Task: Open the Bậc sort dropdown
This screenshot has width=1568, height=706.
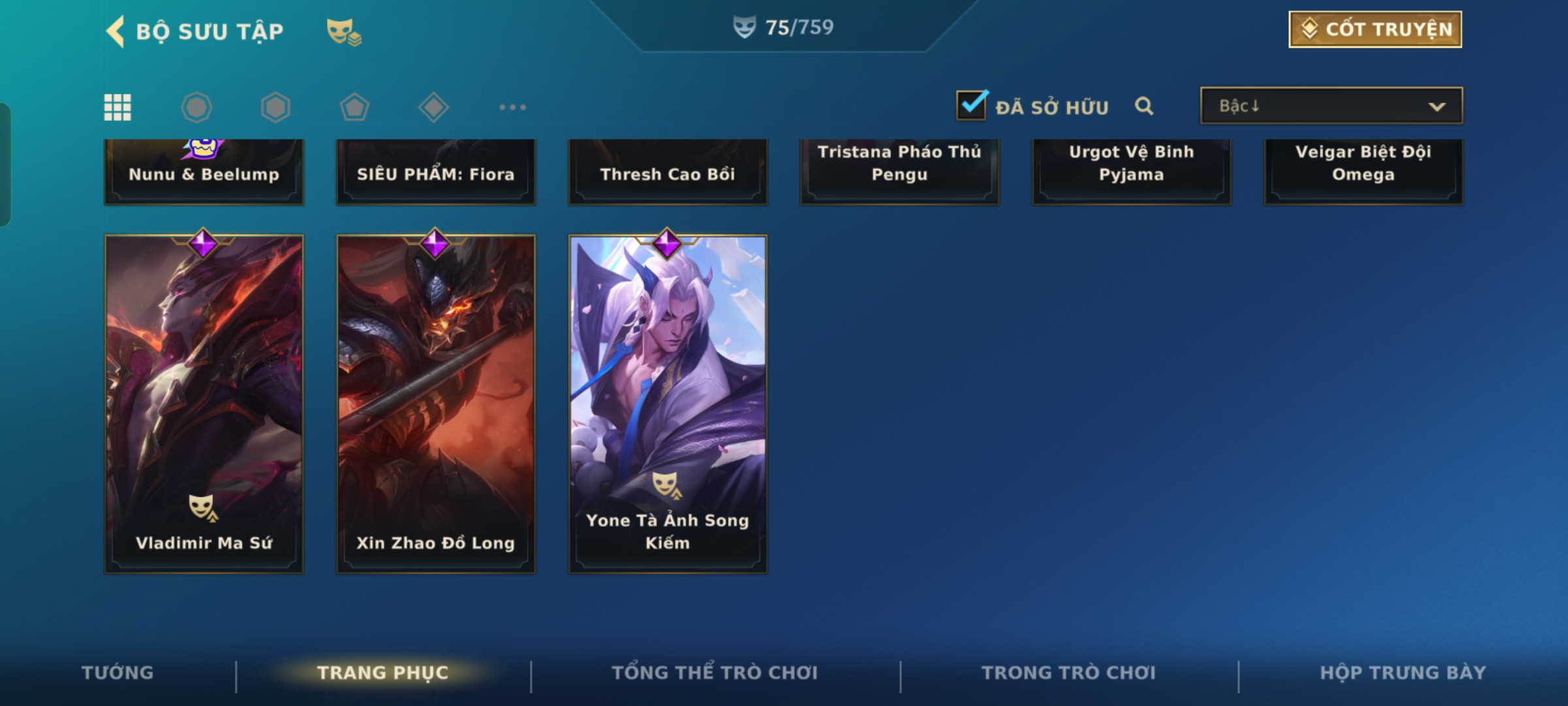Action: tap(1331, 106)
